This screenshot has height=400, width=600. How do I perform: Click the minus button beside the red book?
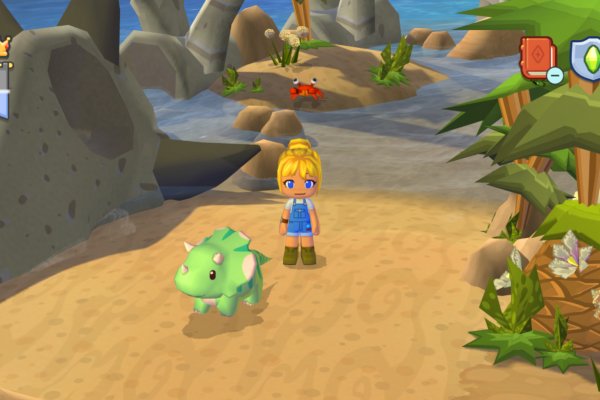[554, 75]
